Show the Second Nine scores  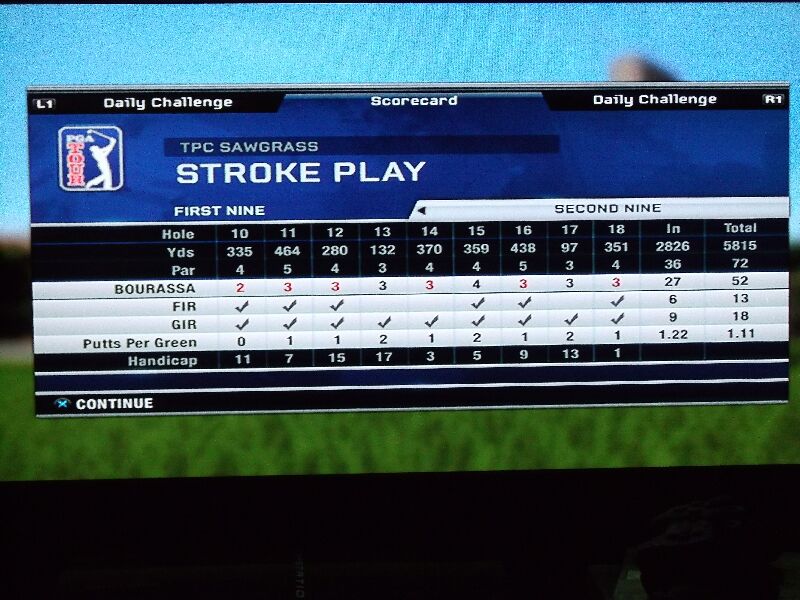(x=607, y=209)
